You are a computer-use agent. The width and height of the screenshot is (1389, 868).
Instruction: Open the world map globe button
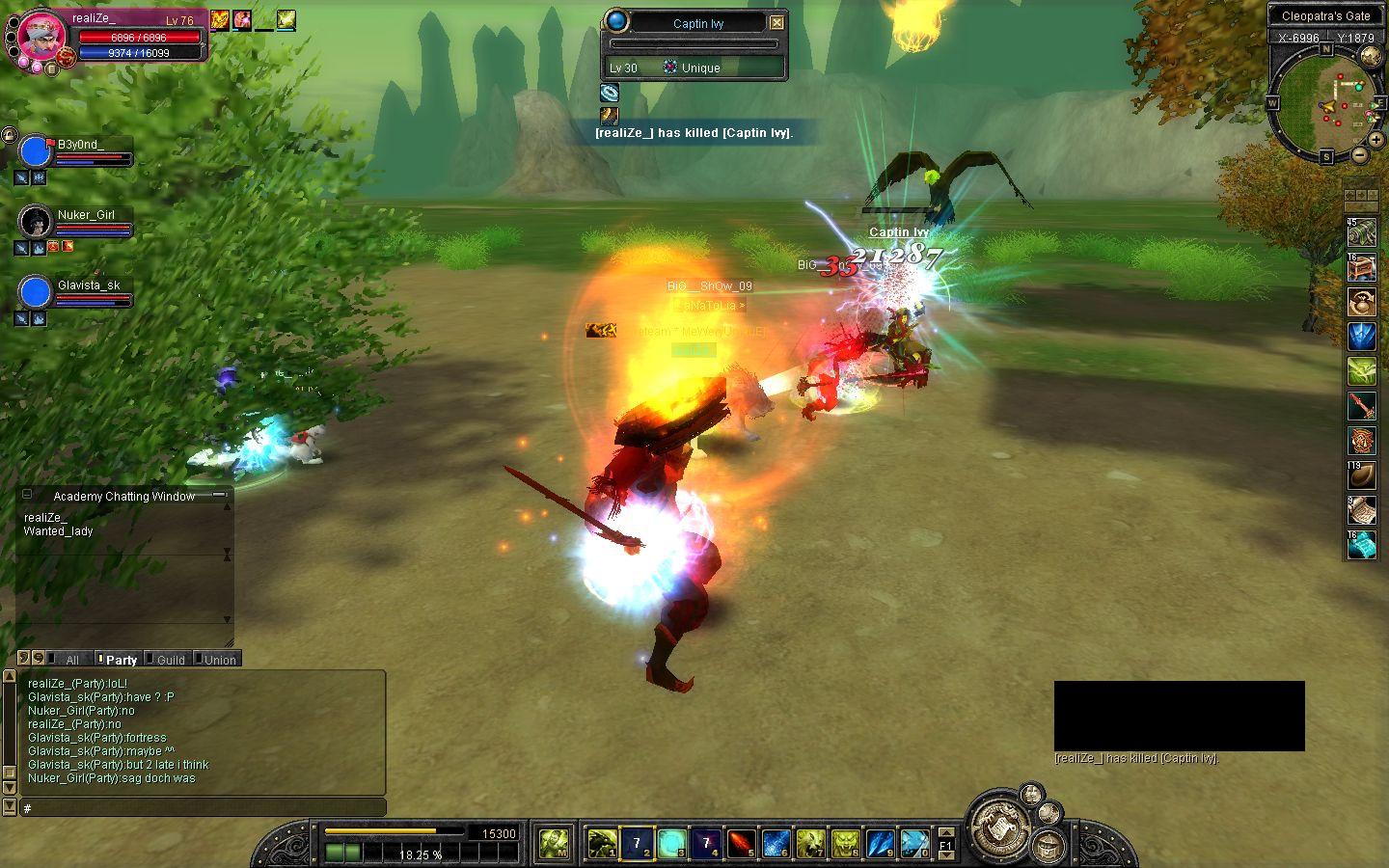tap(1370, 57)
